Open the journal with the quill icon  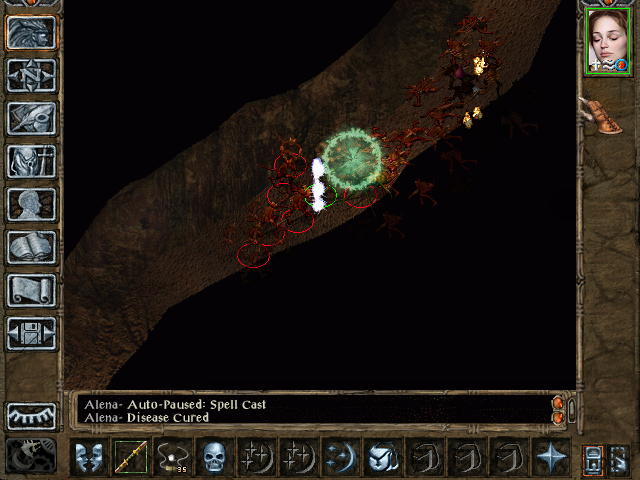point(31,118)
